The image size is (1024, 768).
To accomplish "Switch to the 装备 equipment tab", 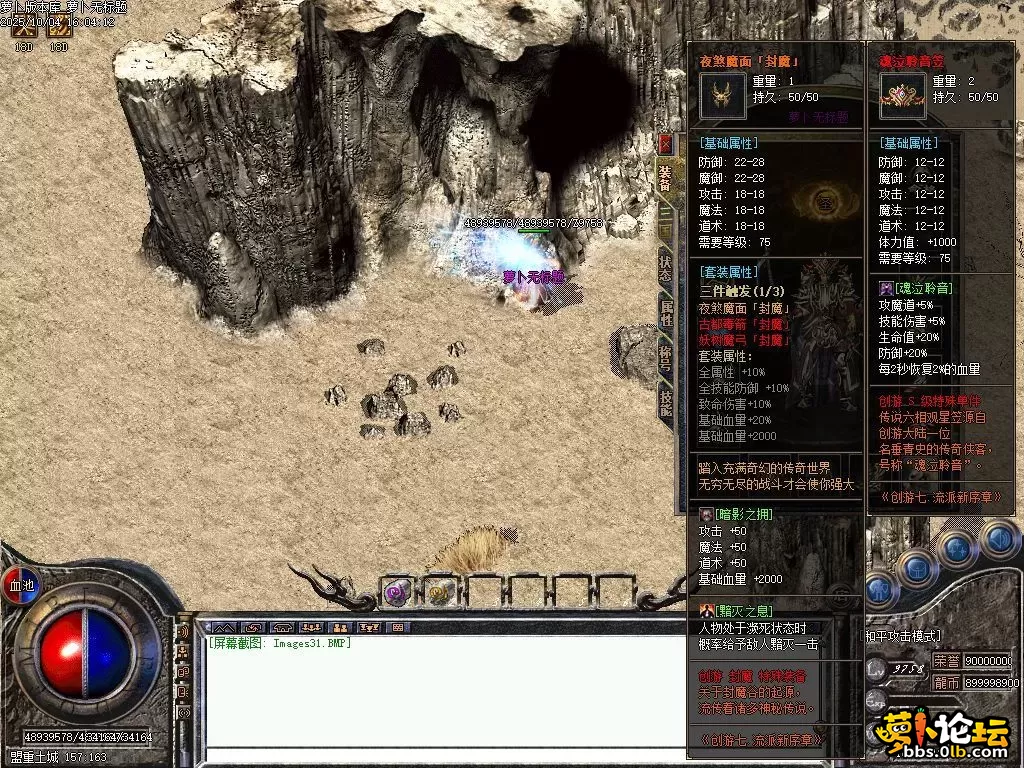I will [x=666, y=178].
